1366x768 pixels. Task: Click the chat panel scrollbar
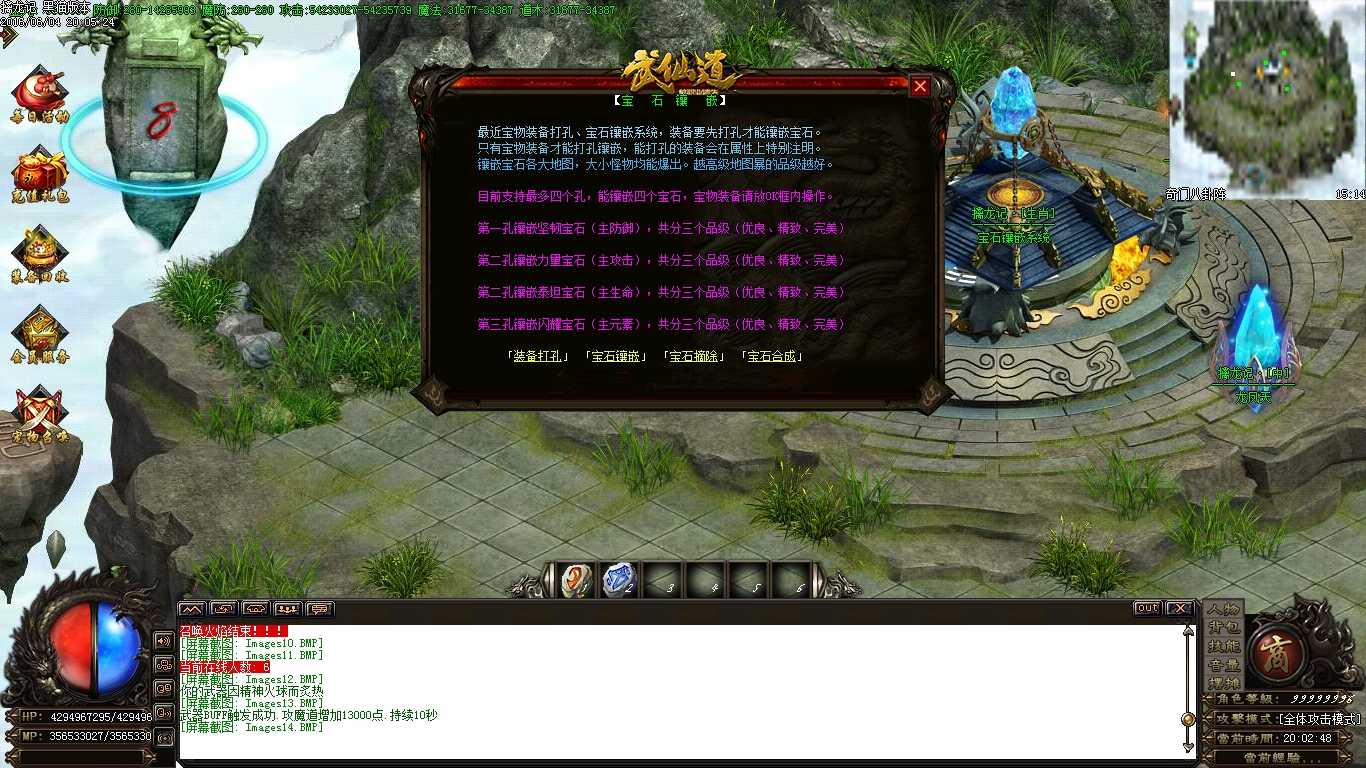point(1188,718)
